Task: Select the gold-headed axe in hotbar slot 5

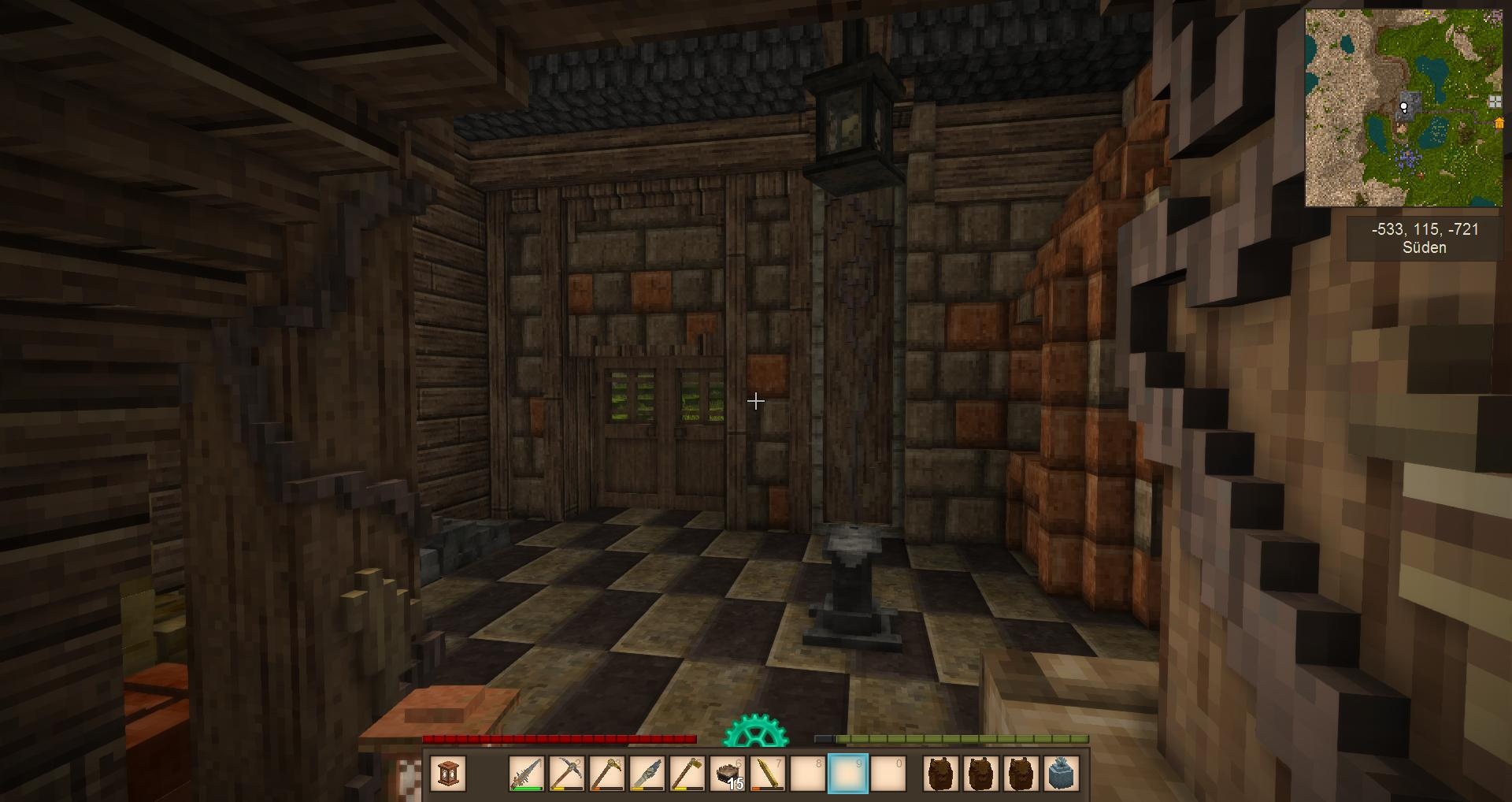Action: 687,774
